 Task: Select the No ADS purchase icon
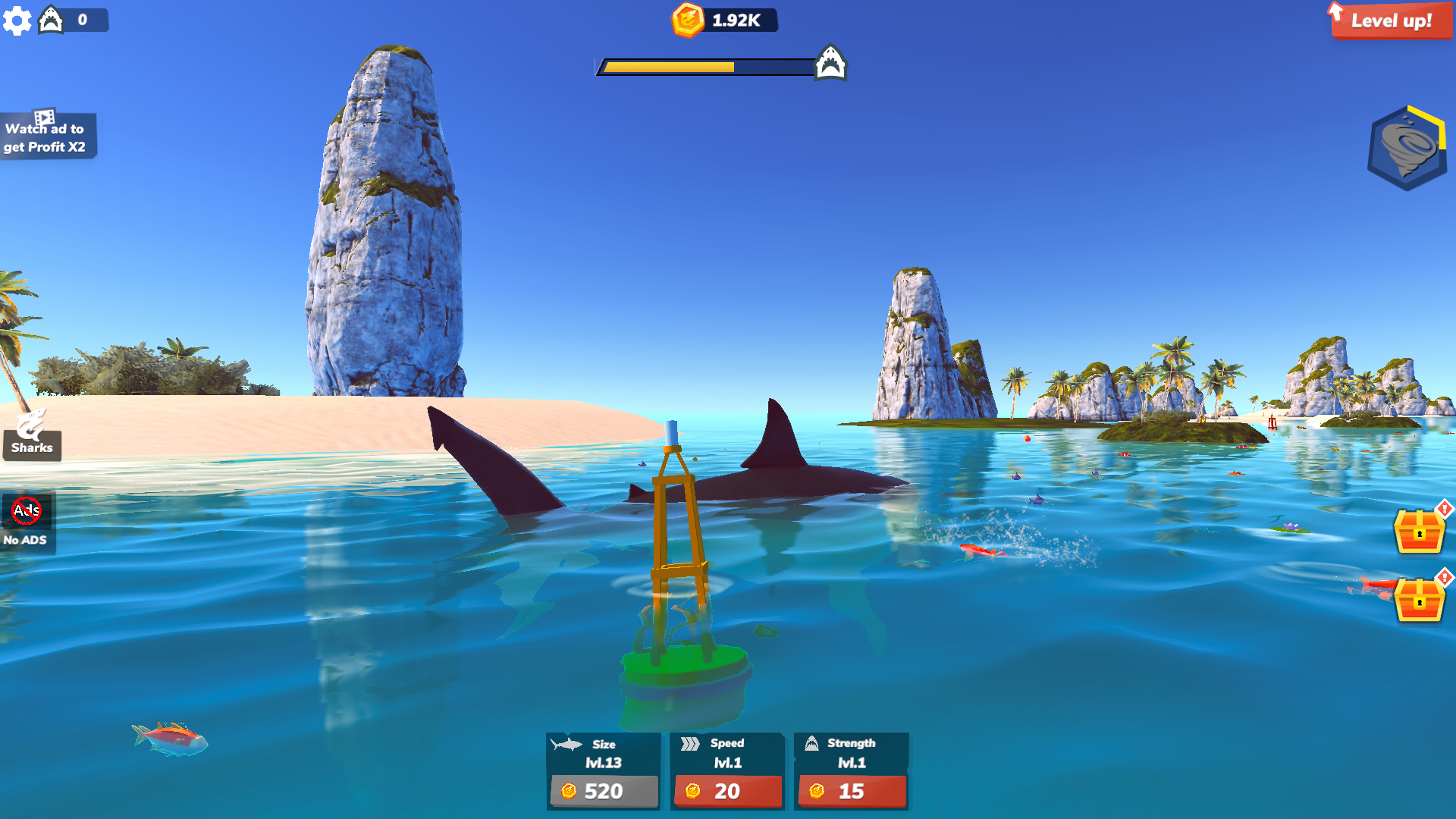click(x=25, y=510)
